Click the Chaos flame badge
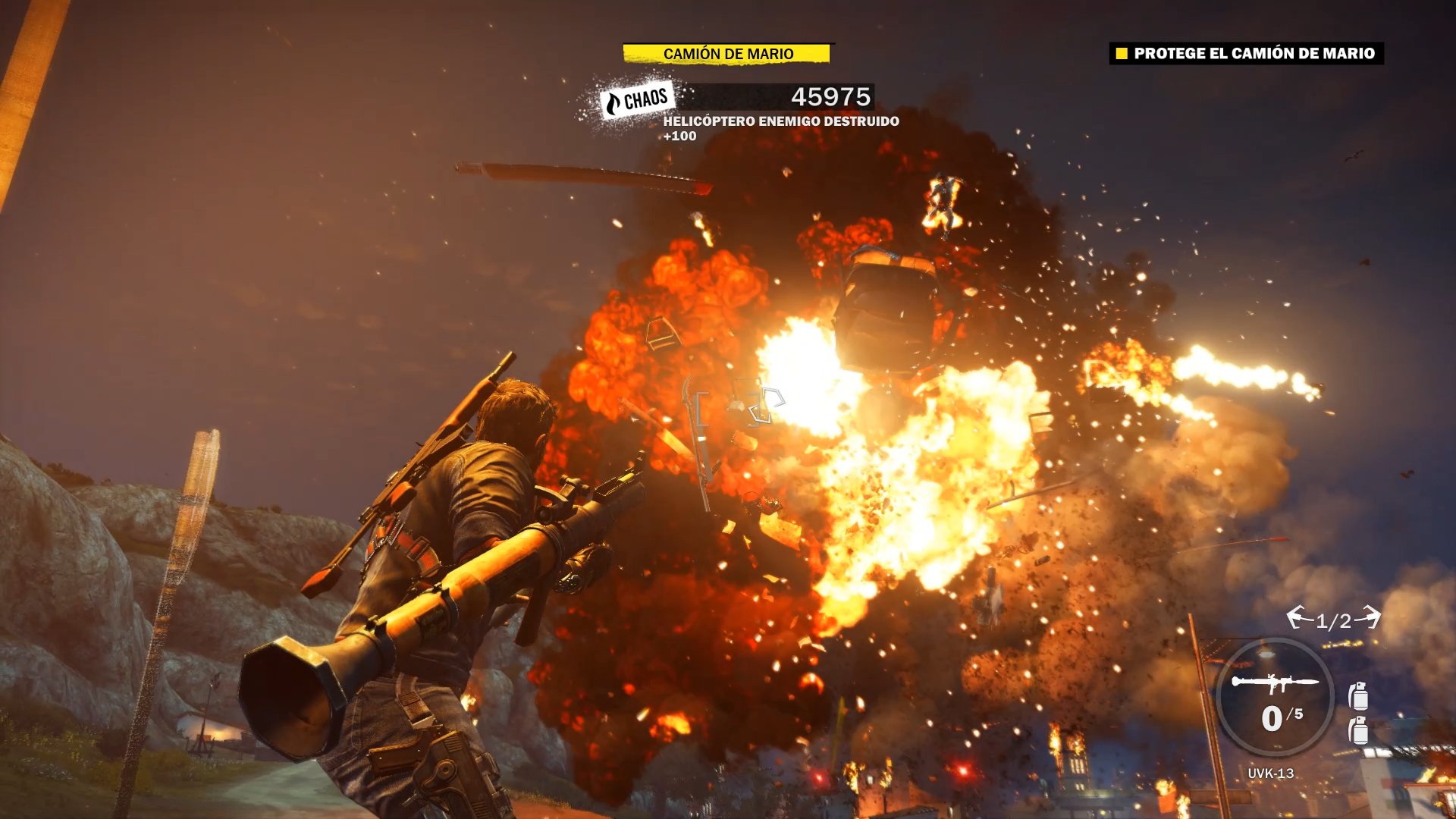 coord(637,100)
